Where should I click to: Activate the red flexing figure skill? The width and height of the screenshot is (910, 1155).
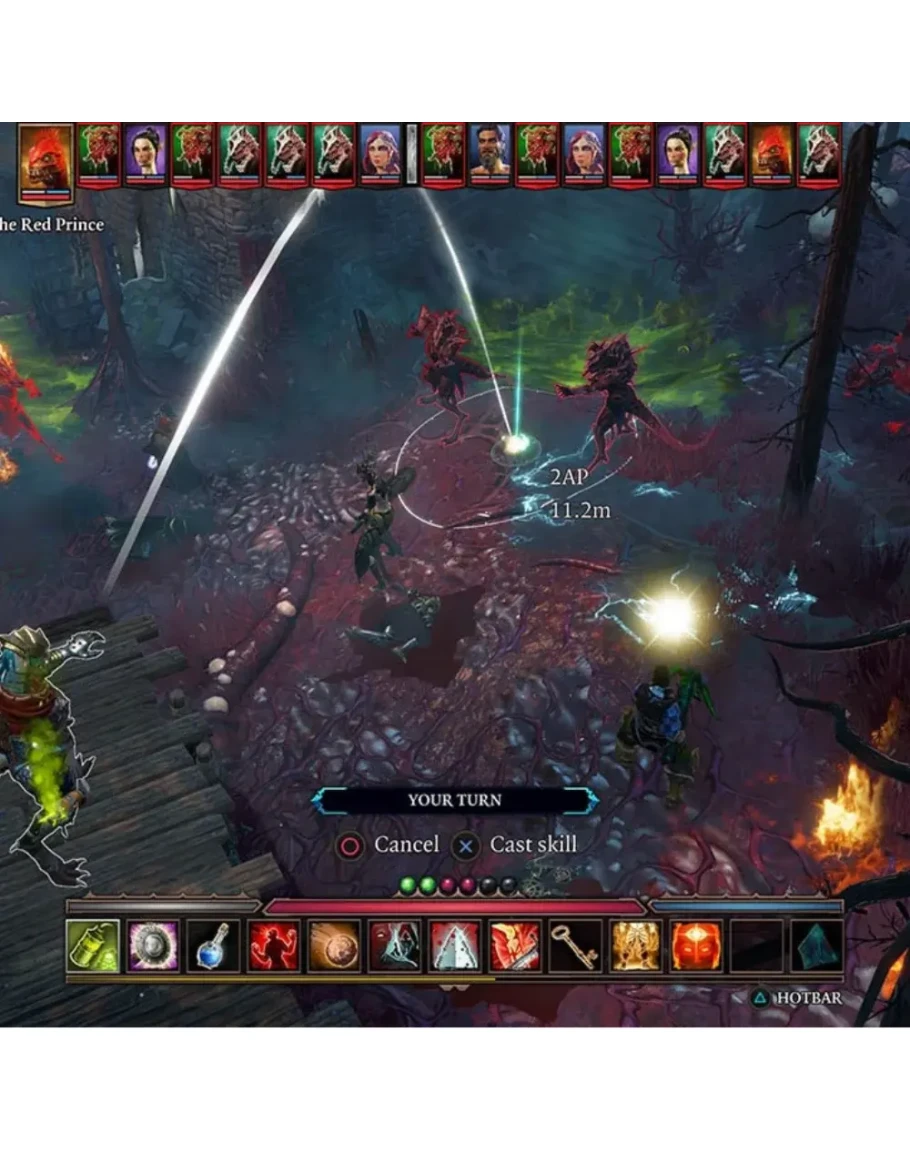[274, 946]
